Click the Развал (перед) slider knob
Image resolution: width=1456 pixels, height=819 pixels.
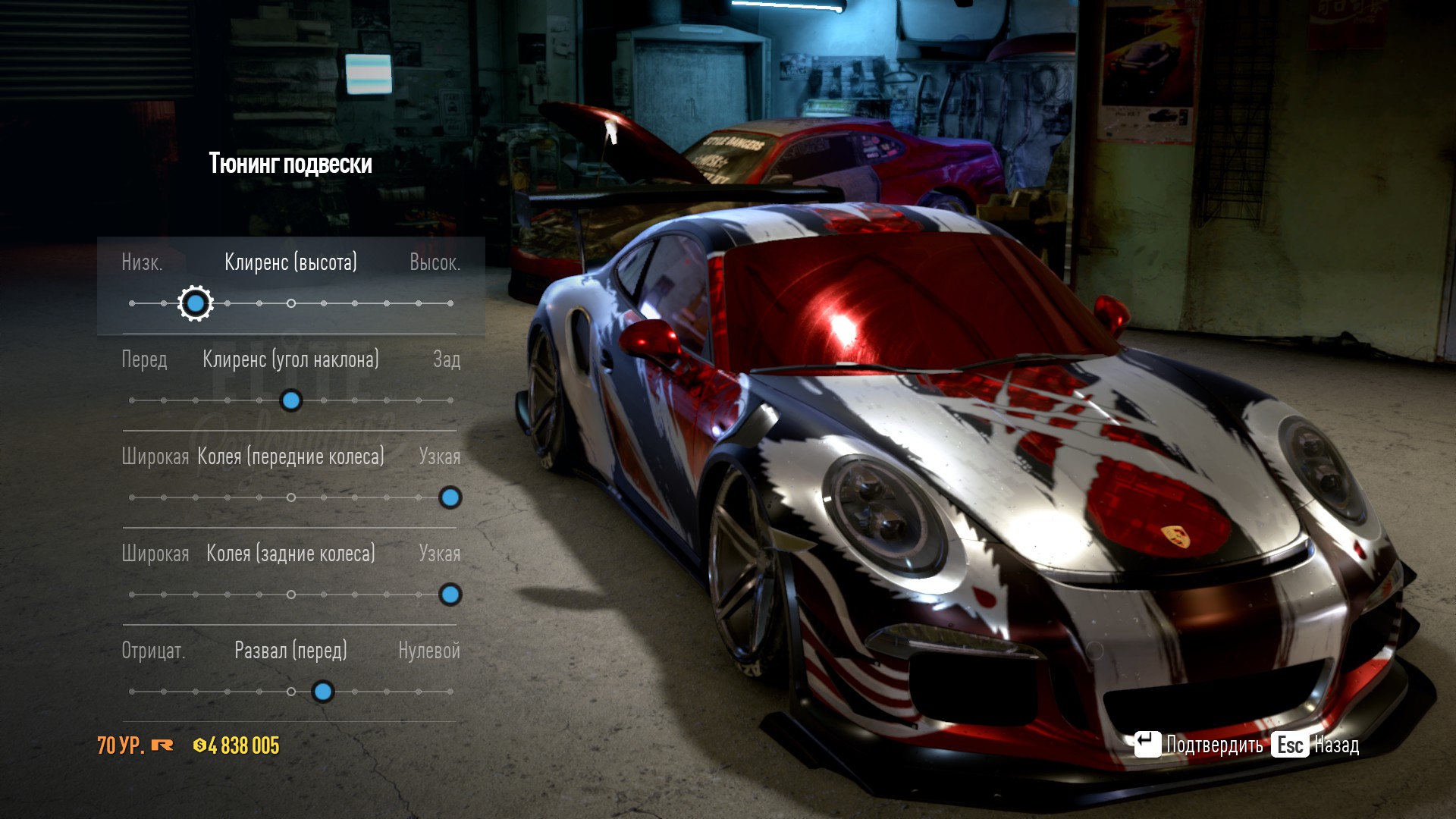pyautogui.click(x=323, y=692)
